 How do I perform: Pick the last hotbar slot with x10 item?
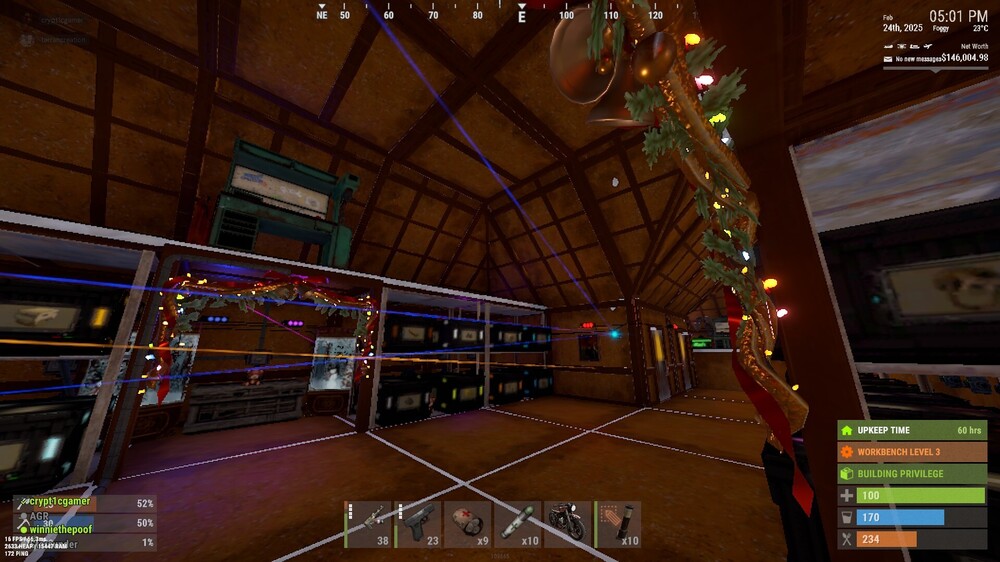(x=618, y=524)
